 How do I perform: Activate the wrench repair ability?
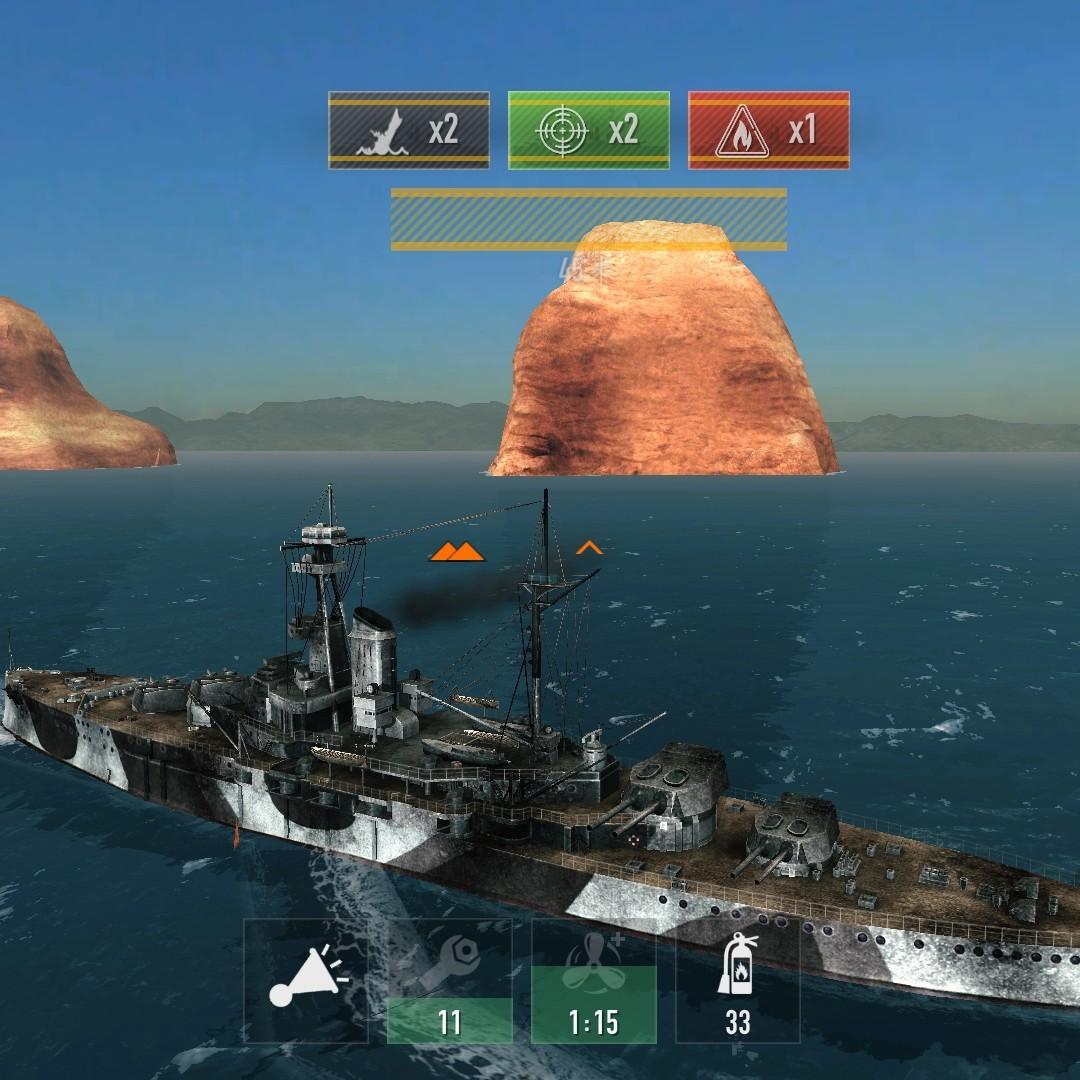coord(450,981)
